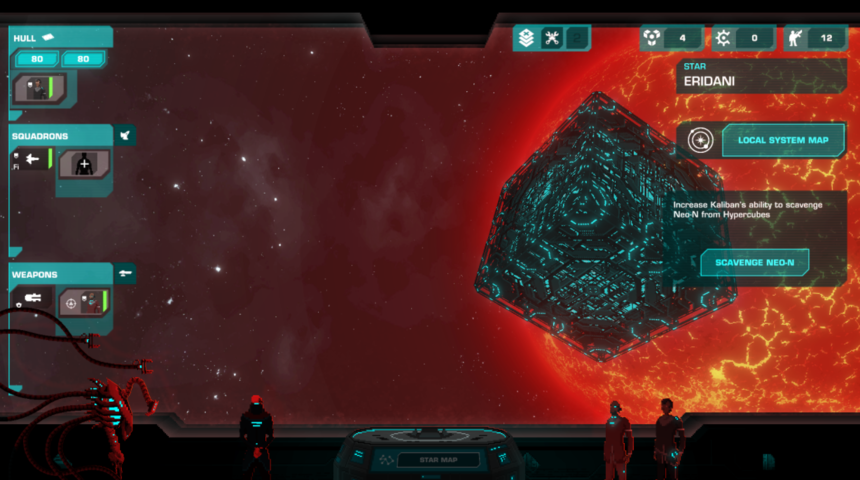
Task: Open the crossed wrench repair icon
Action: (x=551, y=38)
